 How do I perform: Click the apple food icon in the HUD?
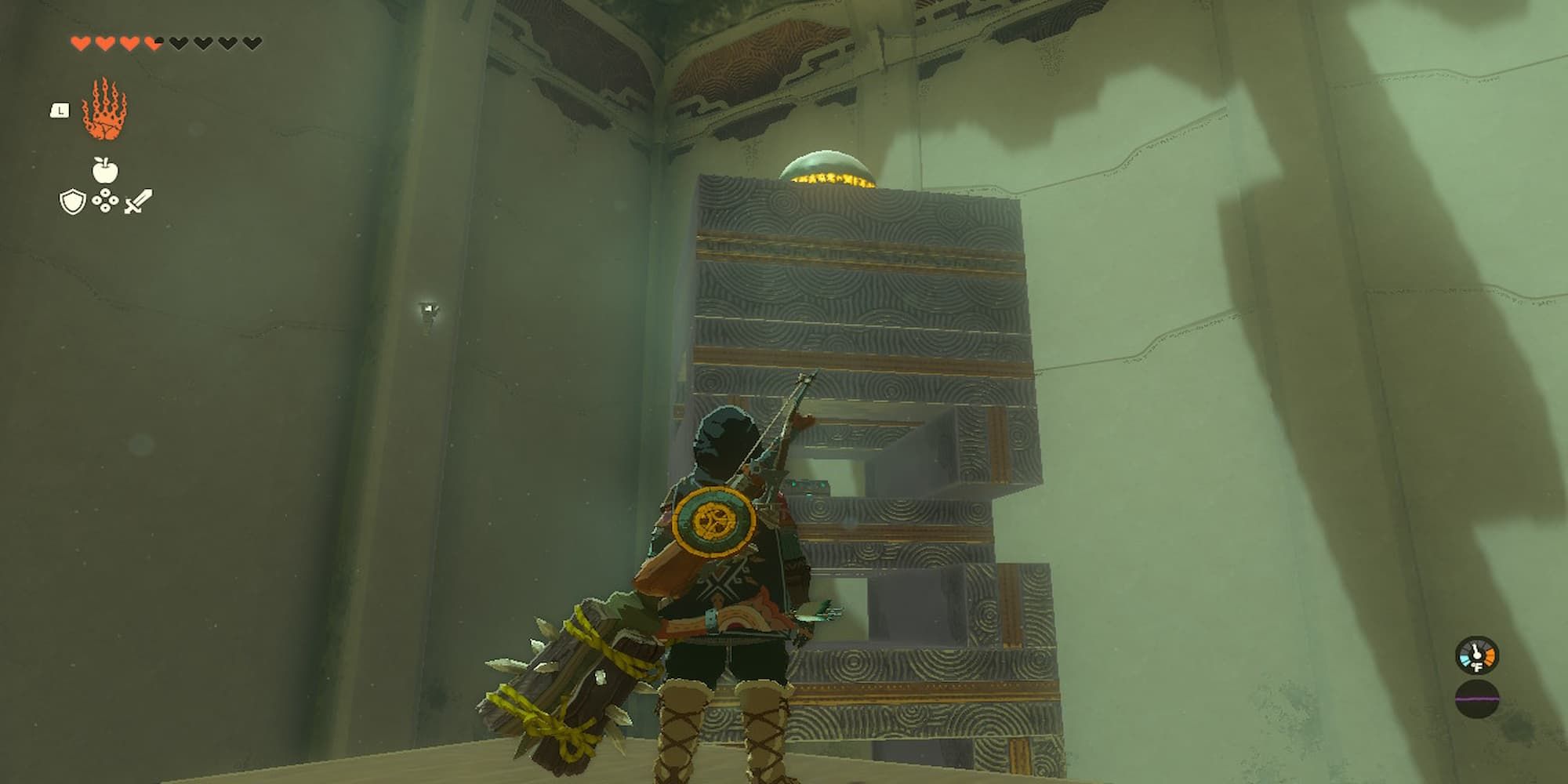click(x=104, y=170)
